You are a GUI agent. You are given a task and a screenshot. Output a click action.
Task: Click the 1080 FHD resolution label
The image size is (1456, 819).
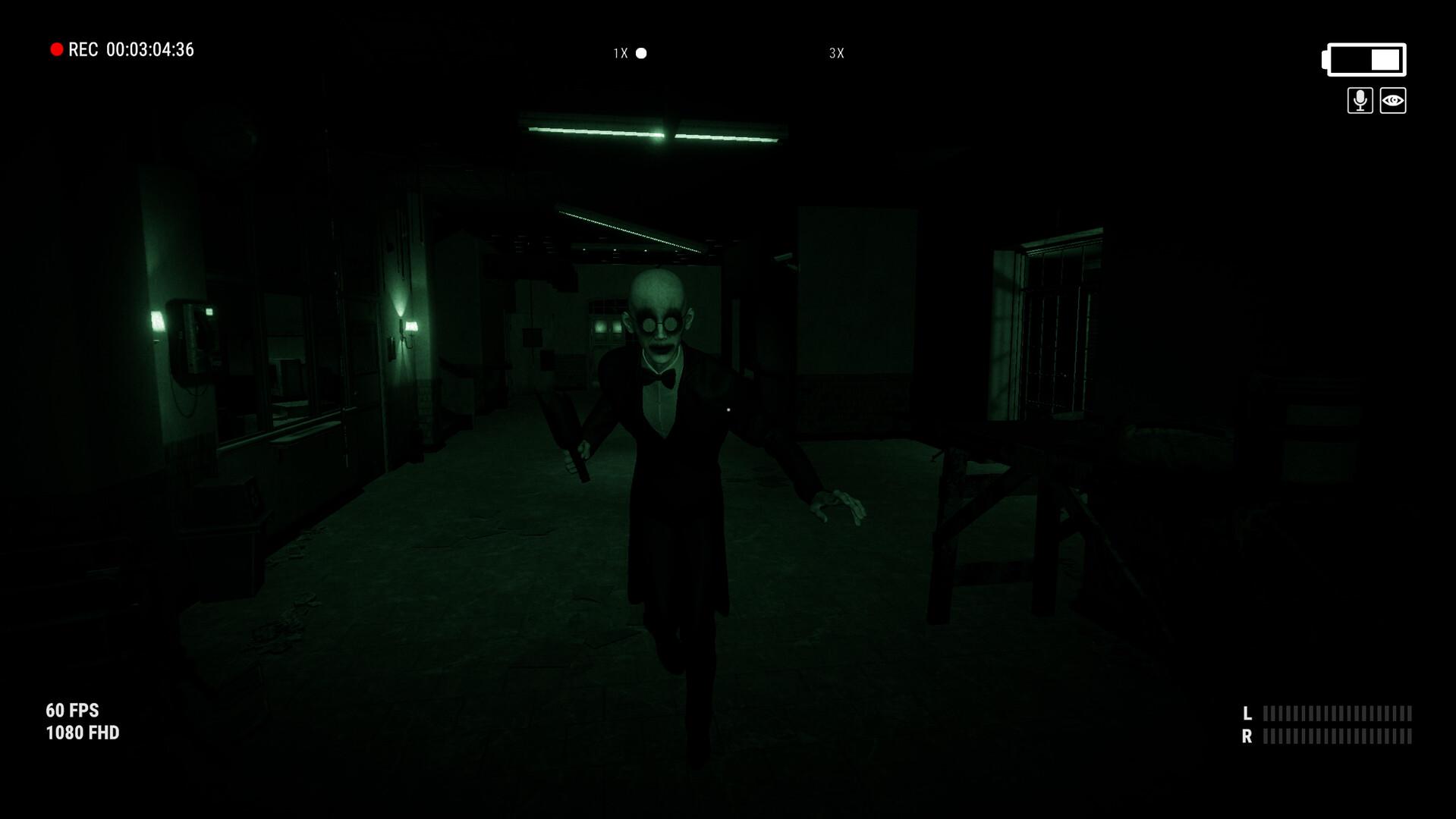pyautogui.click(x=82, y=733)
